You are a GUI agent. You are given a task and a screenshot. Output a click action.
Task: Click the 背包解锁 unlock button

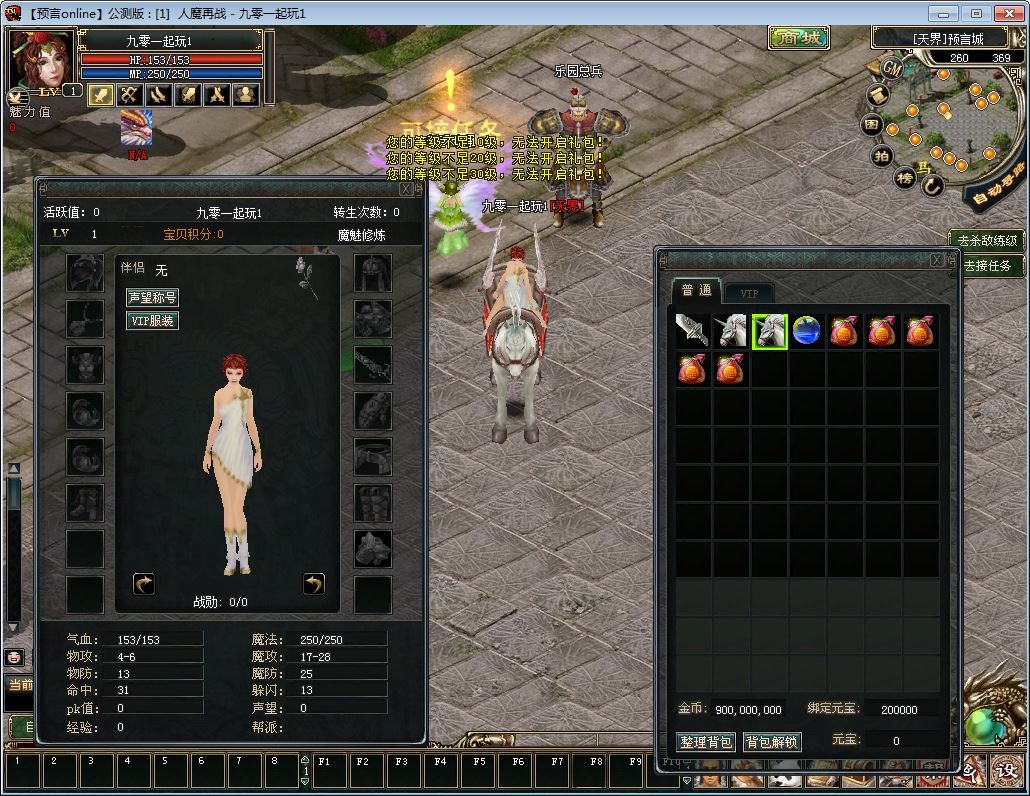[x=772, y=742]
